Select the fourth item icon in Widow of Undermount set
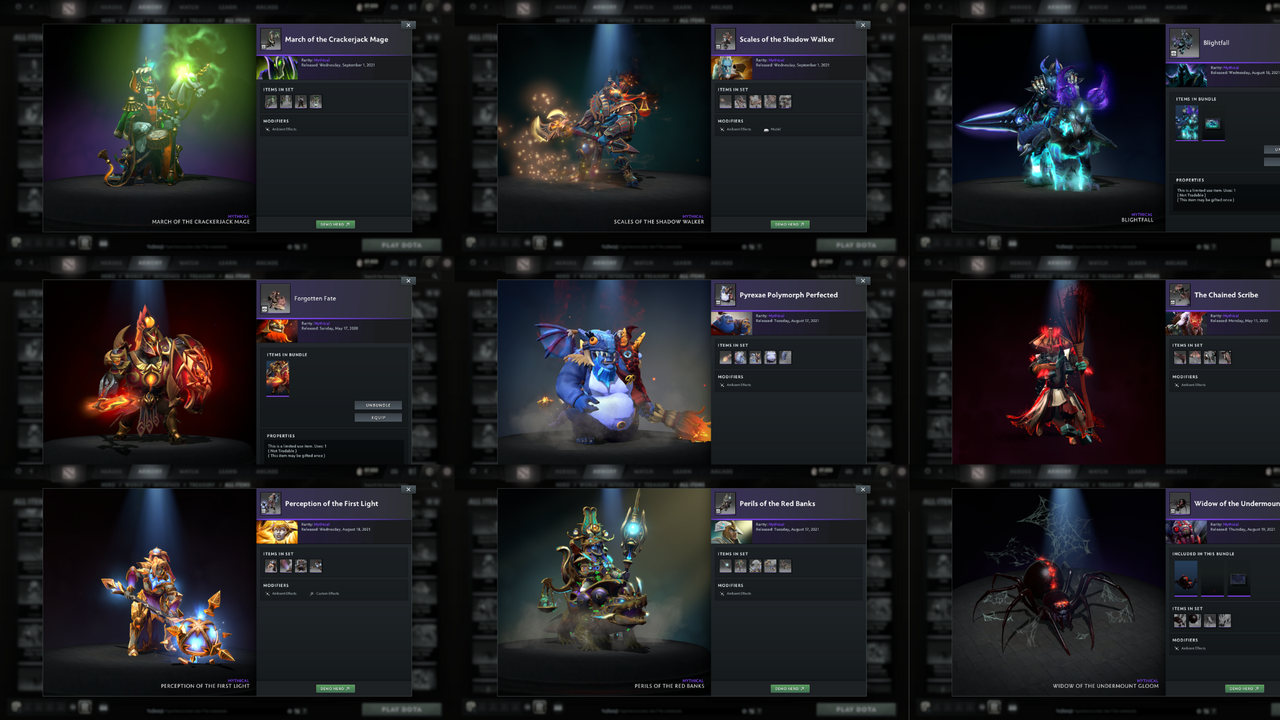 click(x=1225, y=620)
